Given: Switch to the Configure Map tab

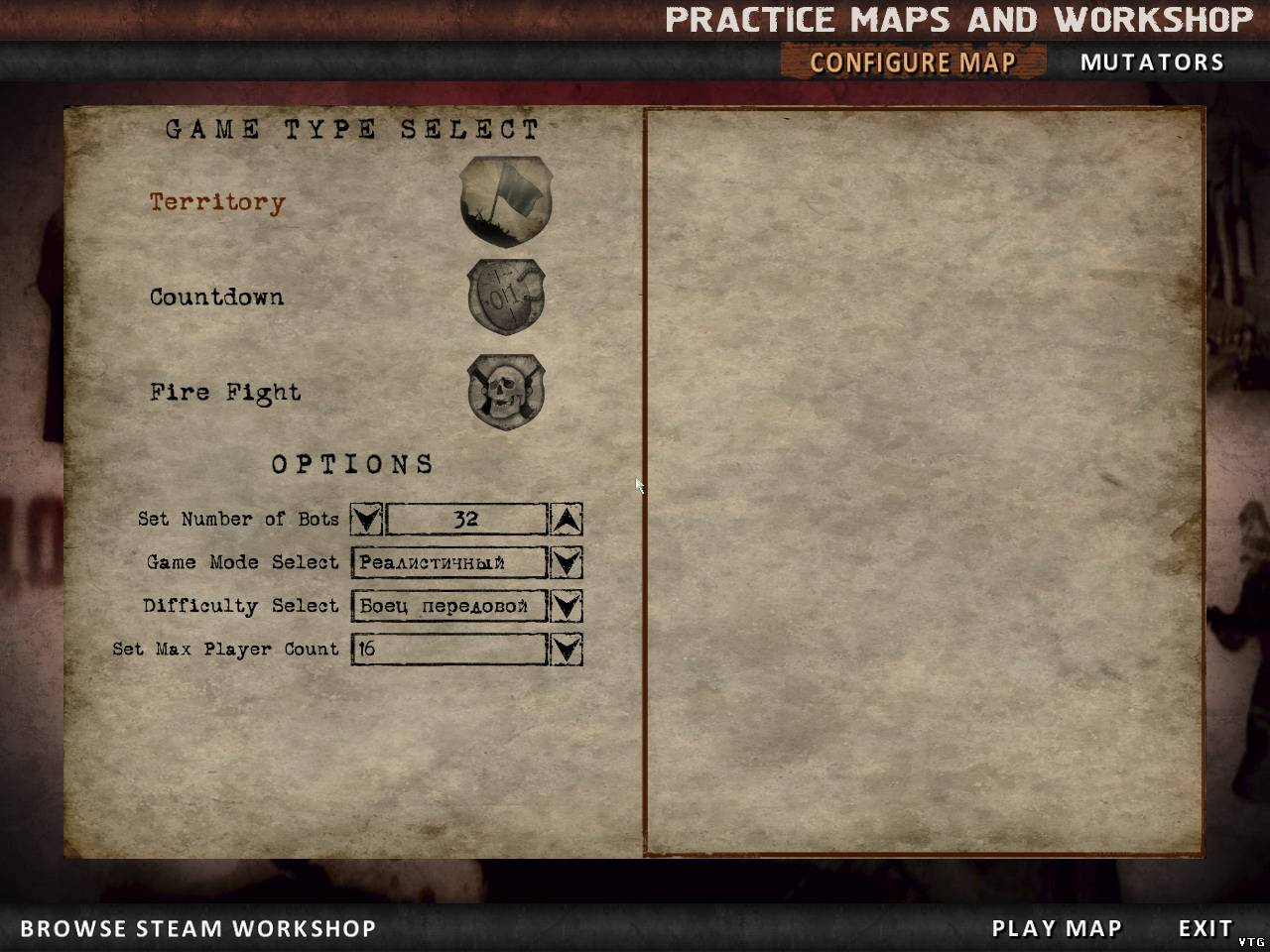Looking at the screenshot, I should point(913,62).
